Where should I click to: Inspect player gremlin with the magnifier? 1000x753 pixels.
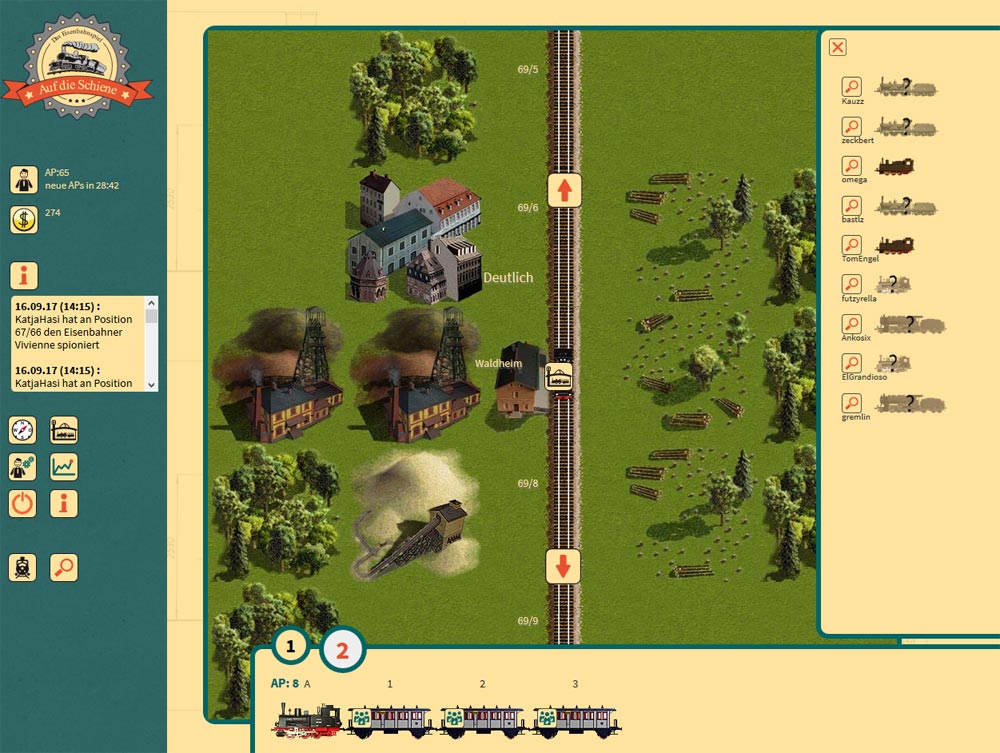tap(851, 403)
